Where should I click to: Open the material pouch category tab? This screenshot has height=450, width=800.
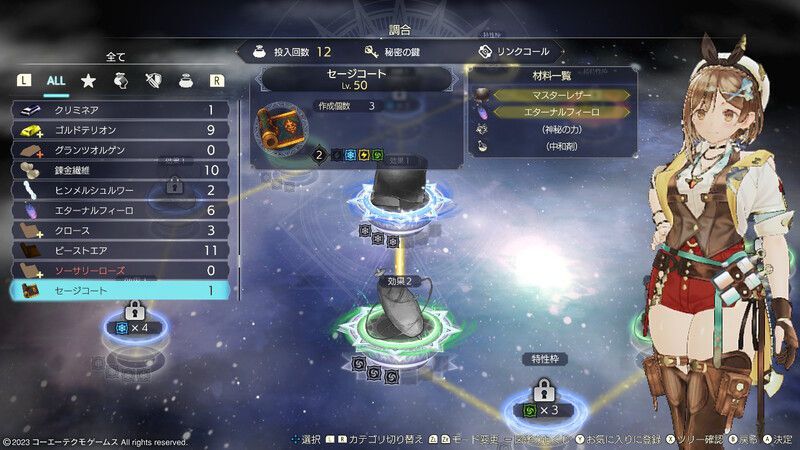(x=120, y=79)
